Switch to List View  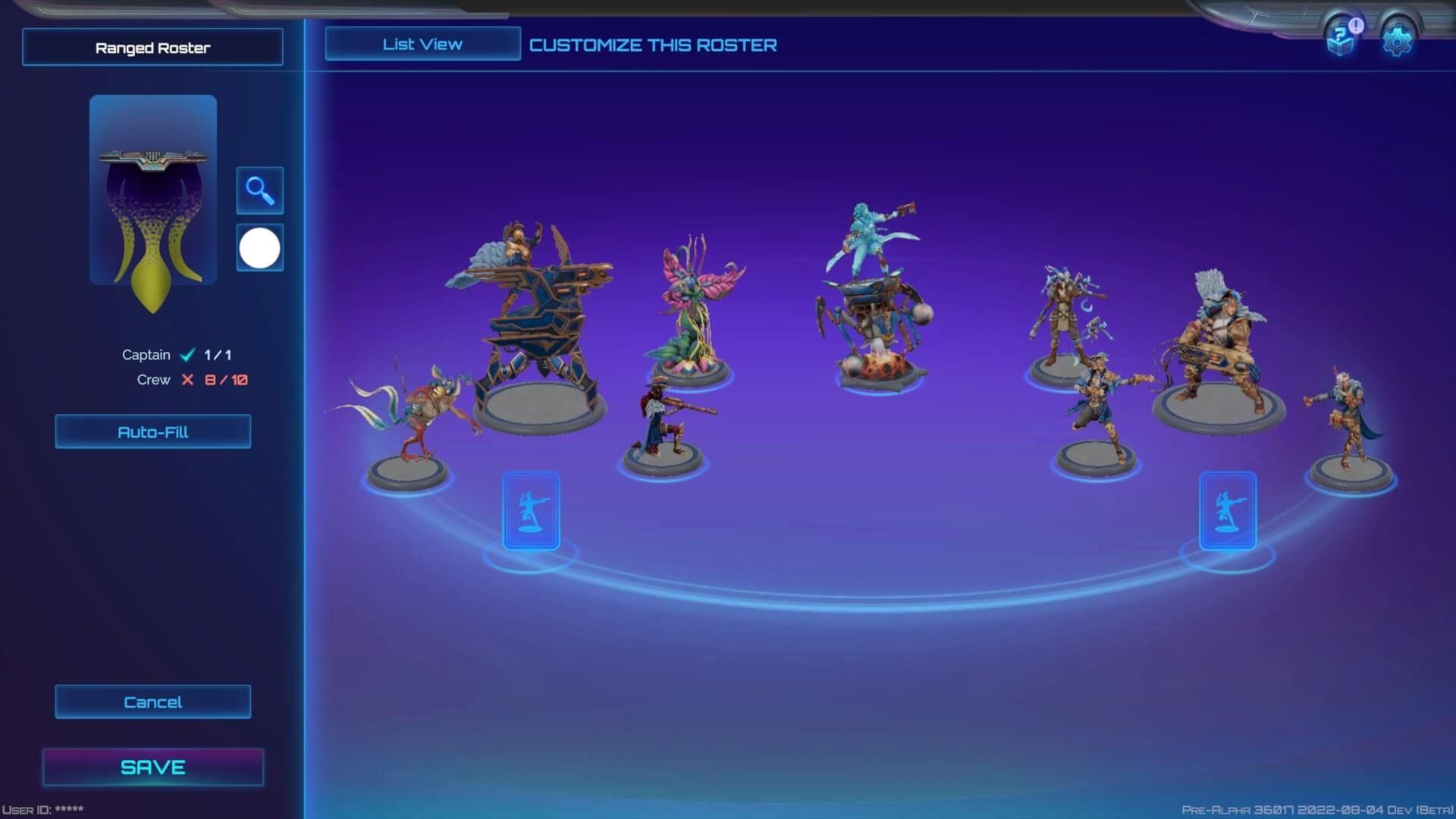point(422,43)
